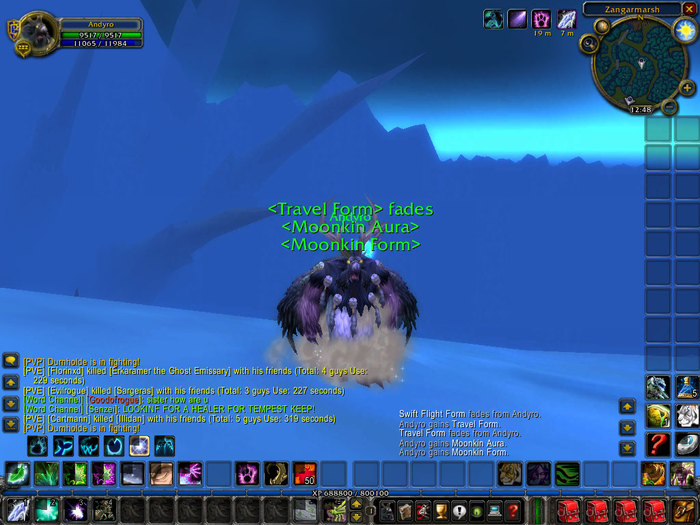Use the blue item stack of 5
This screenshot has height=525, width=700.
tap(686, 387)
